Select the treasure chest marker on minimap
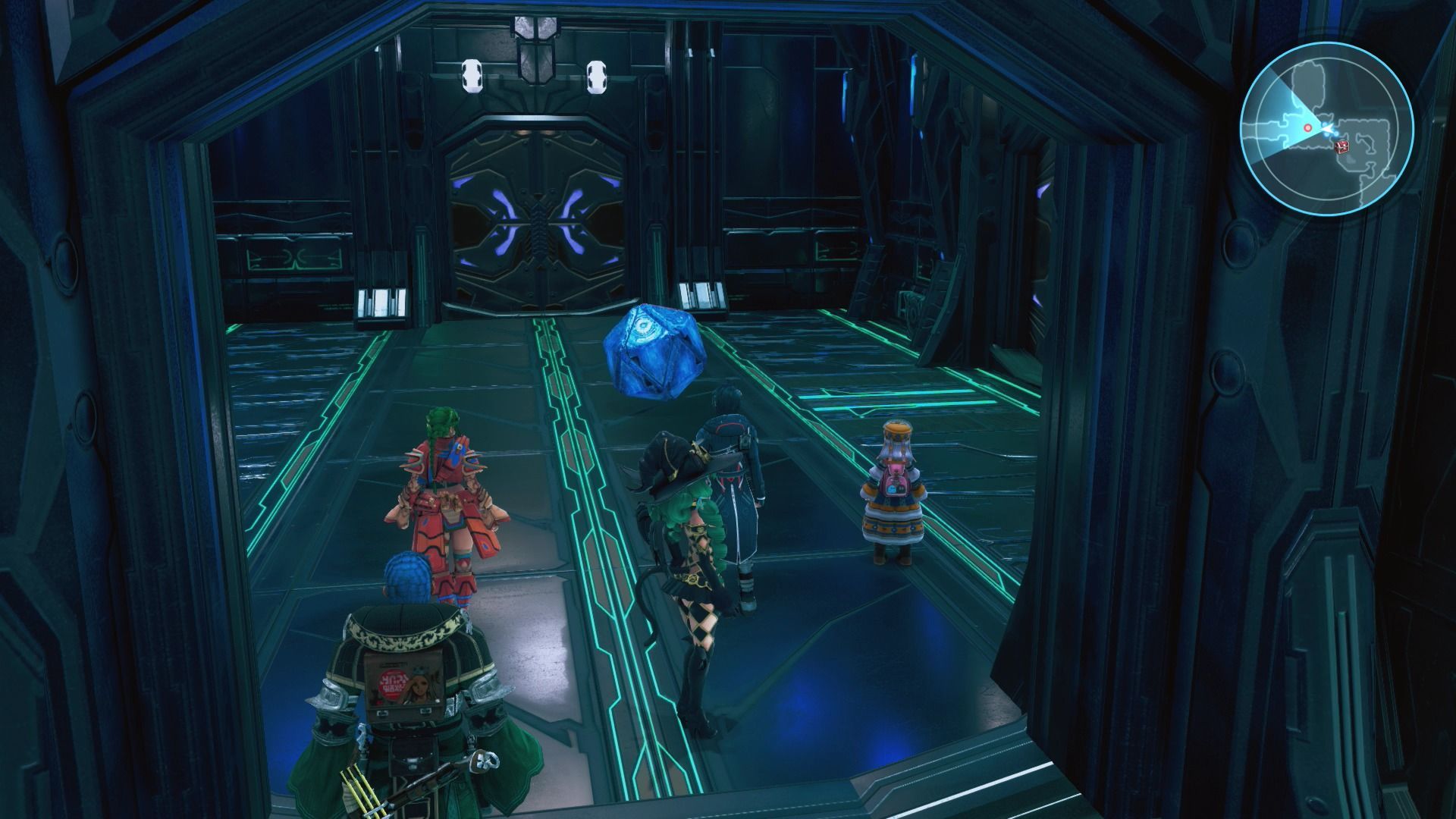 (1343, 145)
